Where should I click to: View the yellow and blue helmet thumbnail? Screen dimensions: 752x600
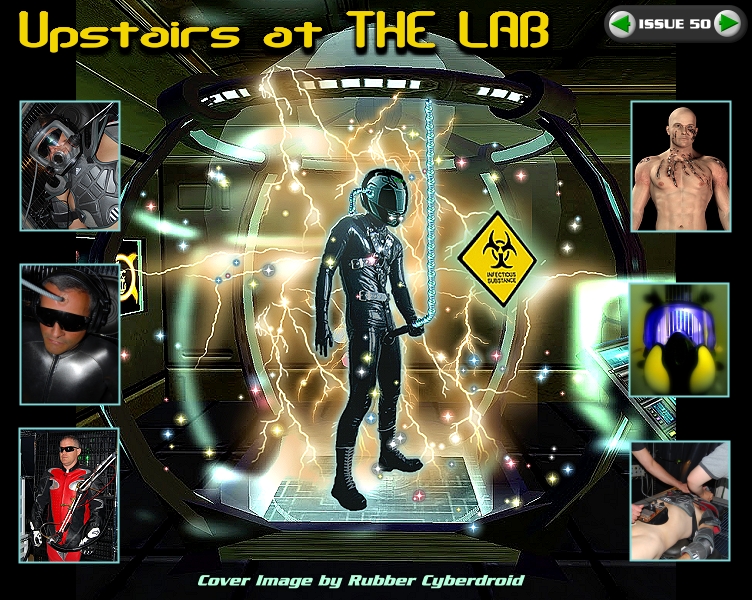(x=680, y=338)
